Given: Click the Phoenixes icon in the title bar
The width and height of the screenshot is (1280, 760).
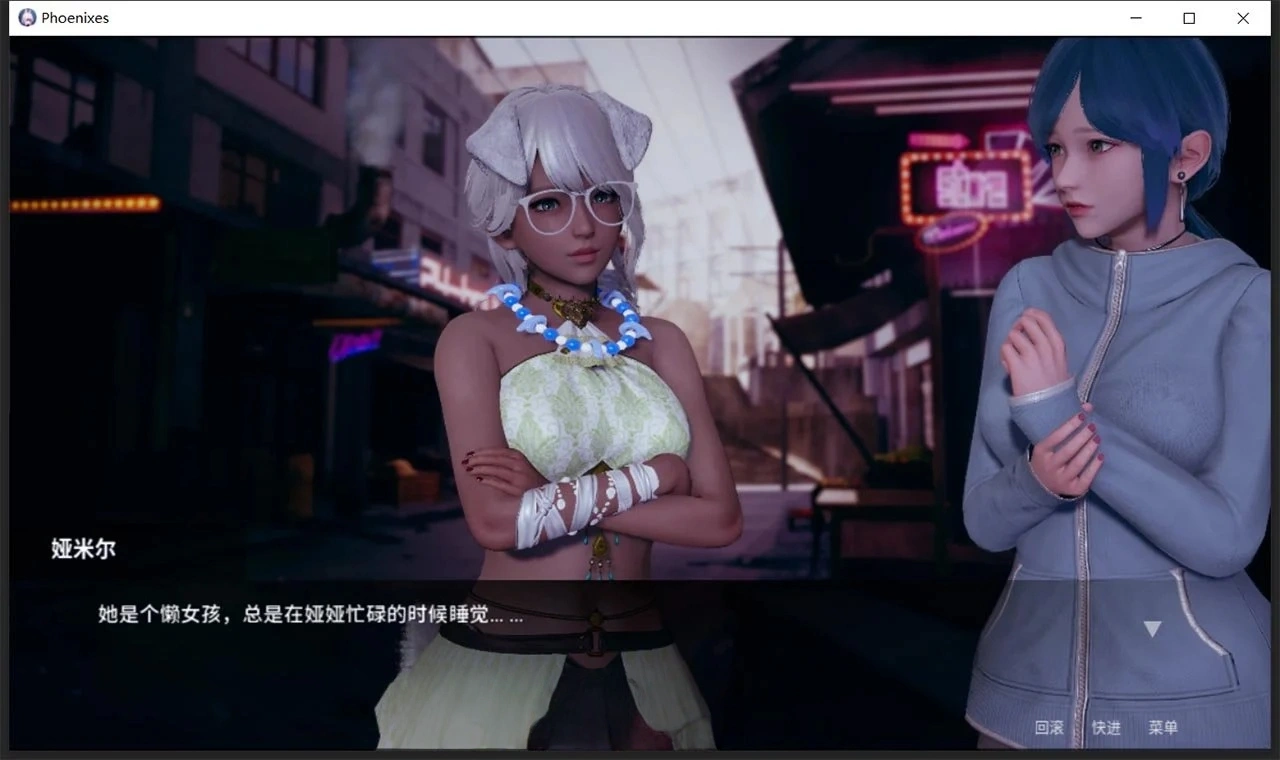Looking at the screenshot, I should point(26,17).
